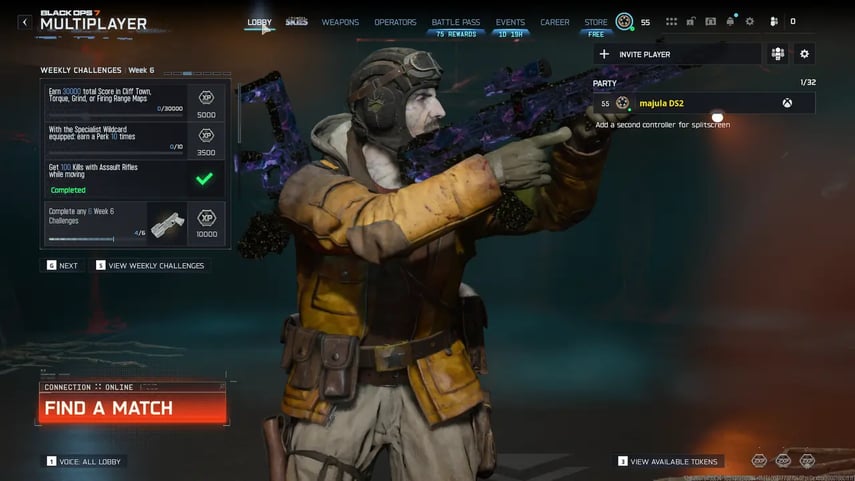Check the notifications bell icon
The height and width of the screenshot is (481, 855).
[x=730, y=21]
